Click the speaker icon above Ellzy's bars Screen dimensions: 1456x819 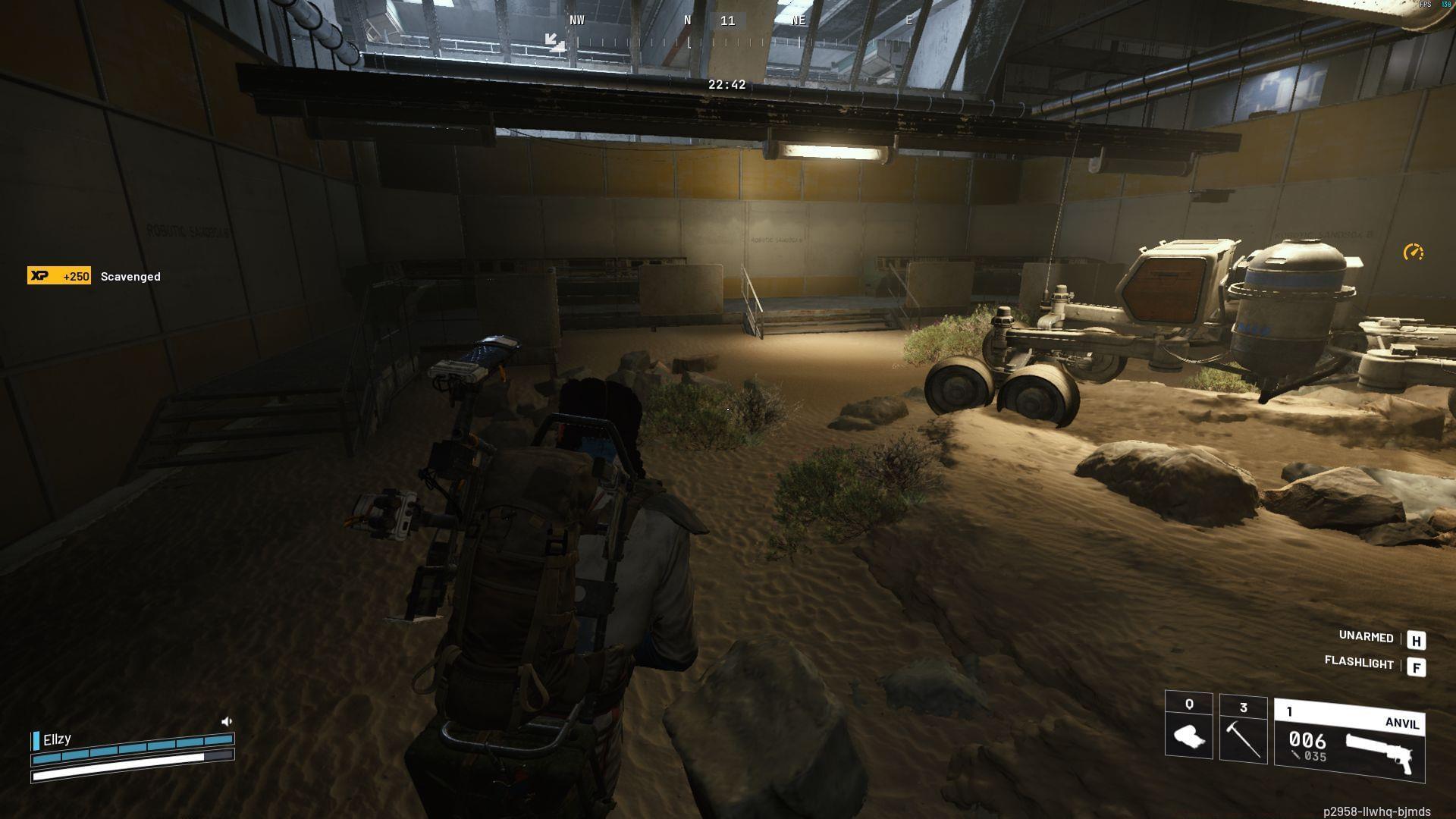click(x=226, y=721)
